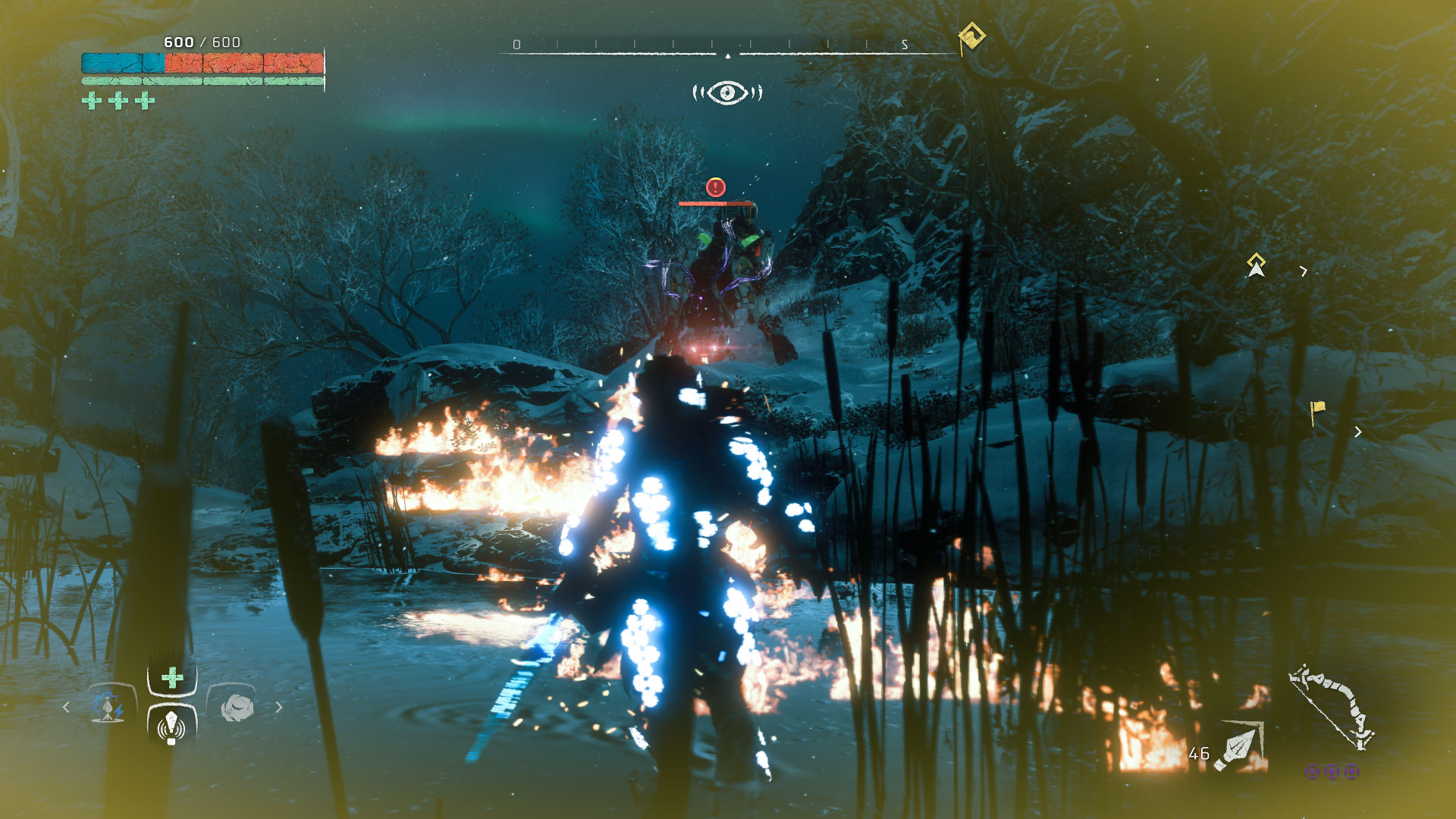Select the equipped bow weapon icon

click(x=1332, y=707)
